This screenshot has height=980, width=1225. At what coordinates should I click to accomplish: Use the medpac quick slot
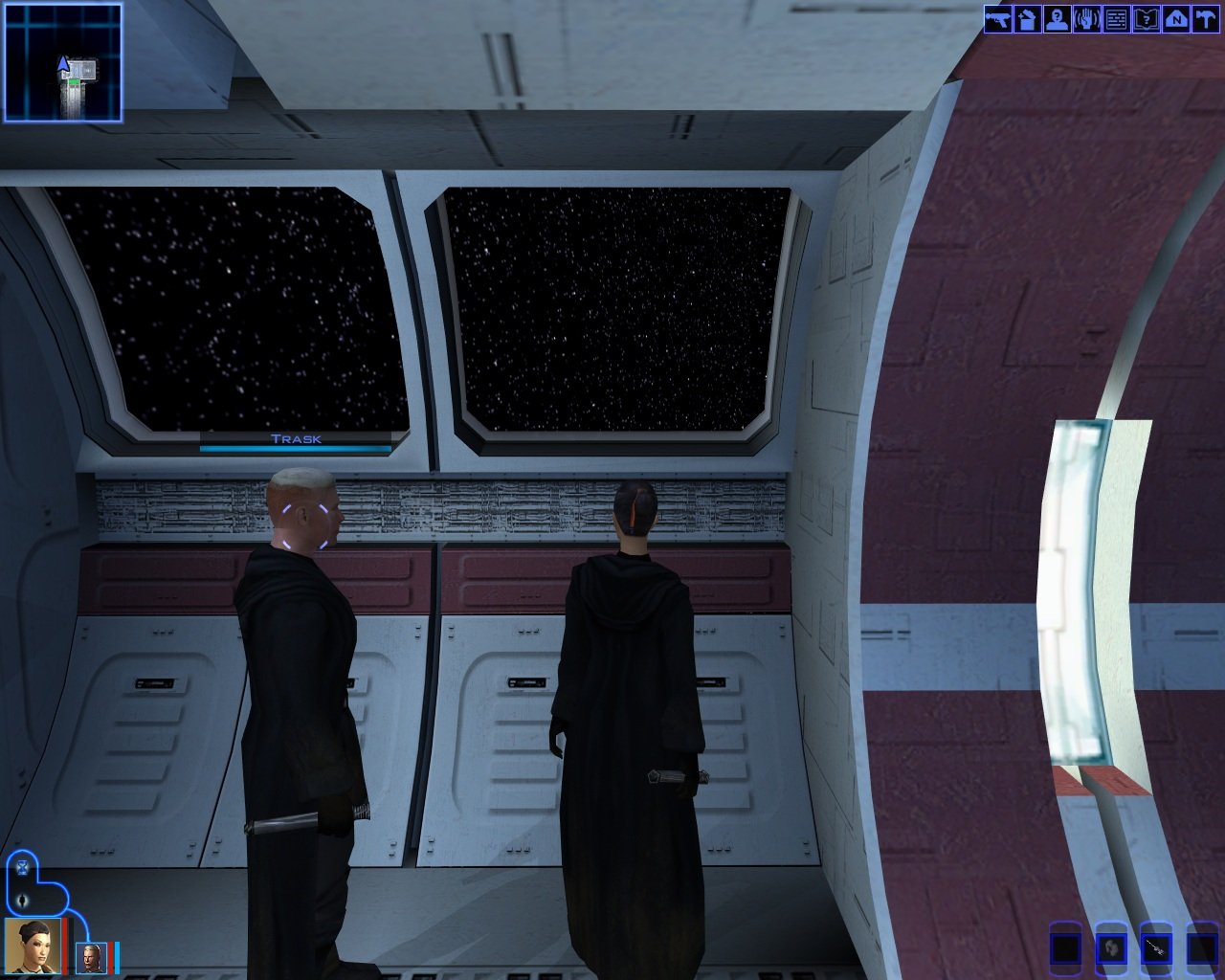point(1111,948)
